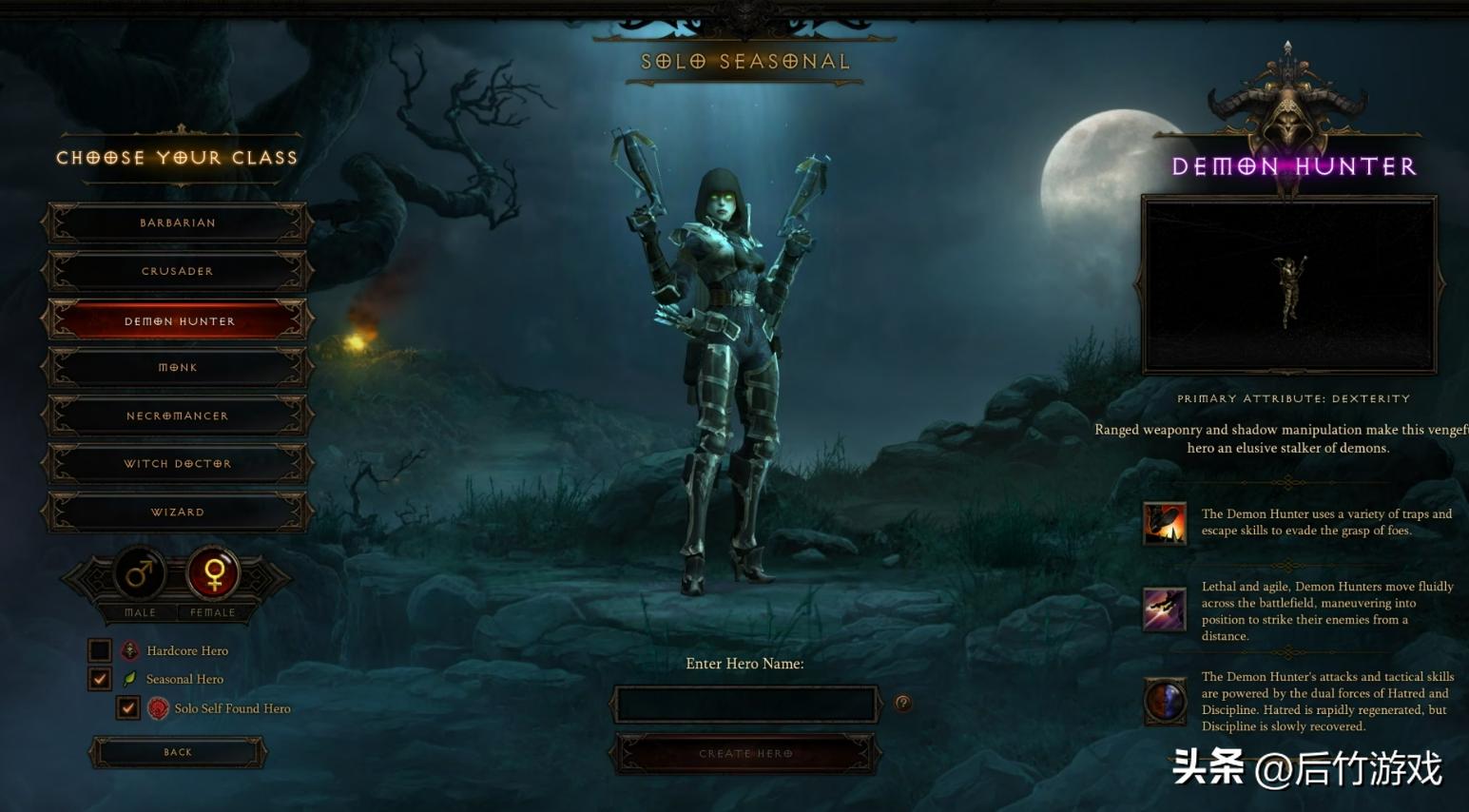The image size is (1469, 812).
Task: Pick the Demon Hunter class button
Action: coord(178,320)
